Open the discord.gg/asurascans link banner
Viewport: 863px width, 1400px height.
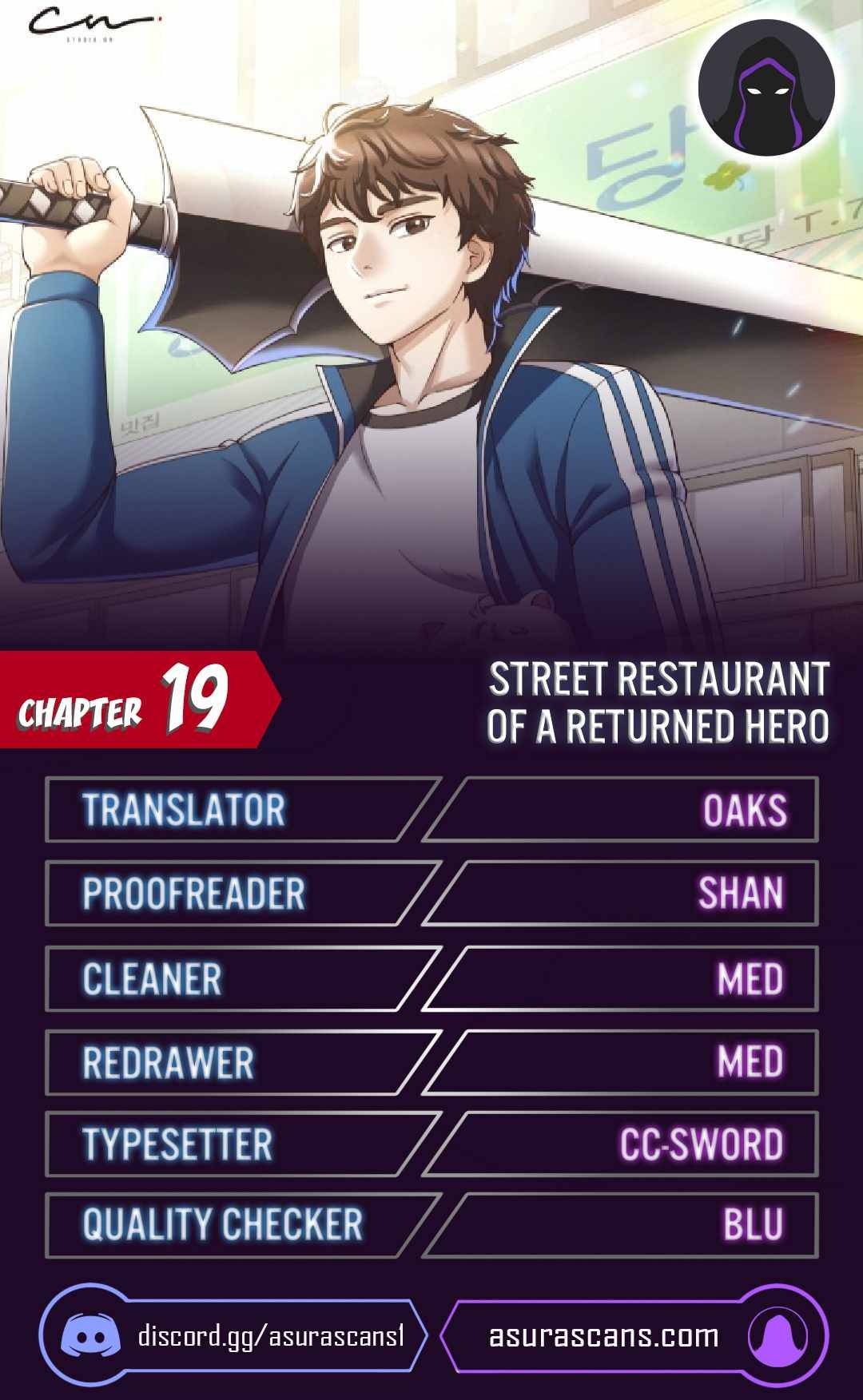click(232, 1336)
